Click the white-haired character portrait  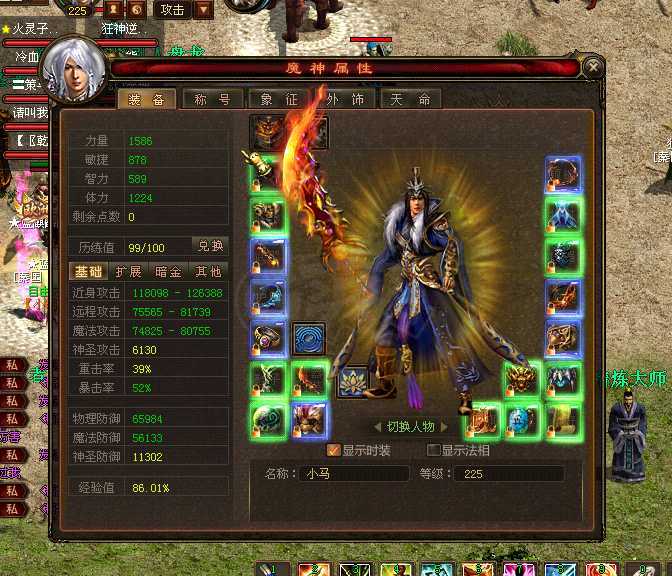pyautogui.click(x=74, y=70)
